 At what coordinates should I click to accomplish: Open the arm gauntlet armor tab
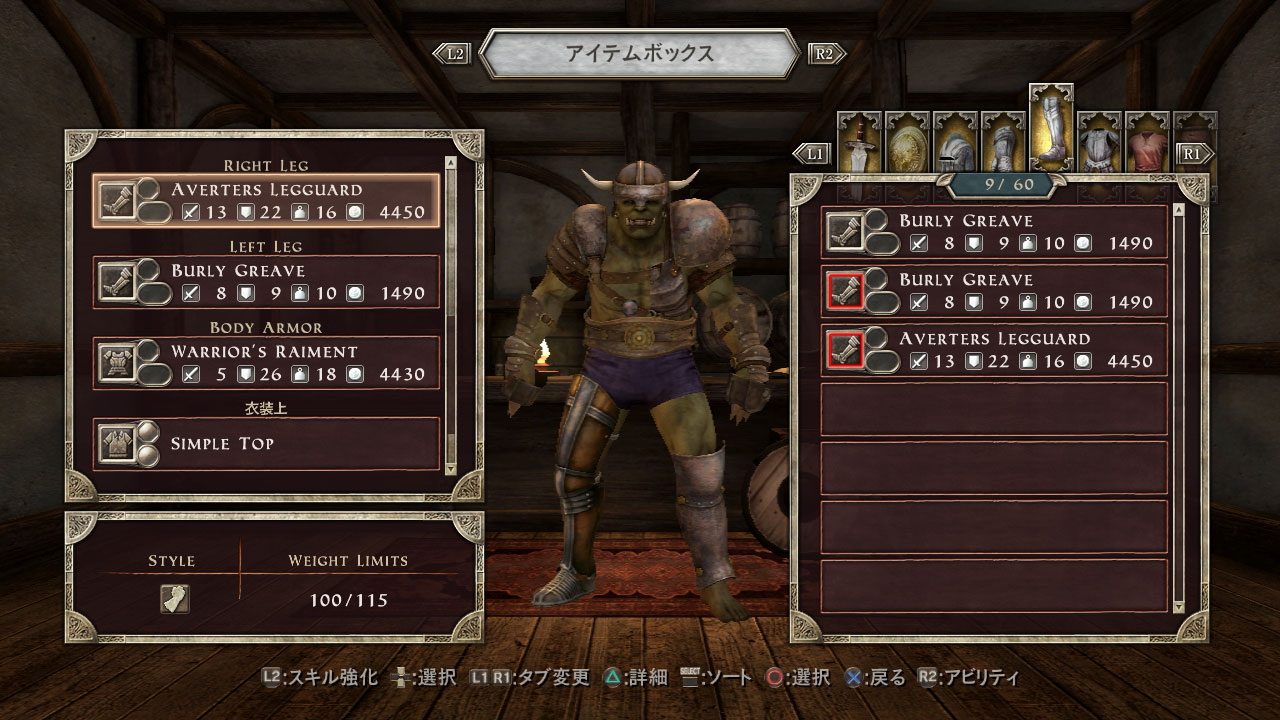[1004, 139]
